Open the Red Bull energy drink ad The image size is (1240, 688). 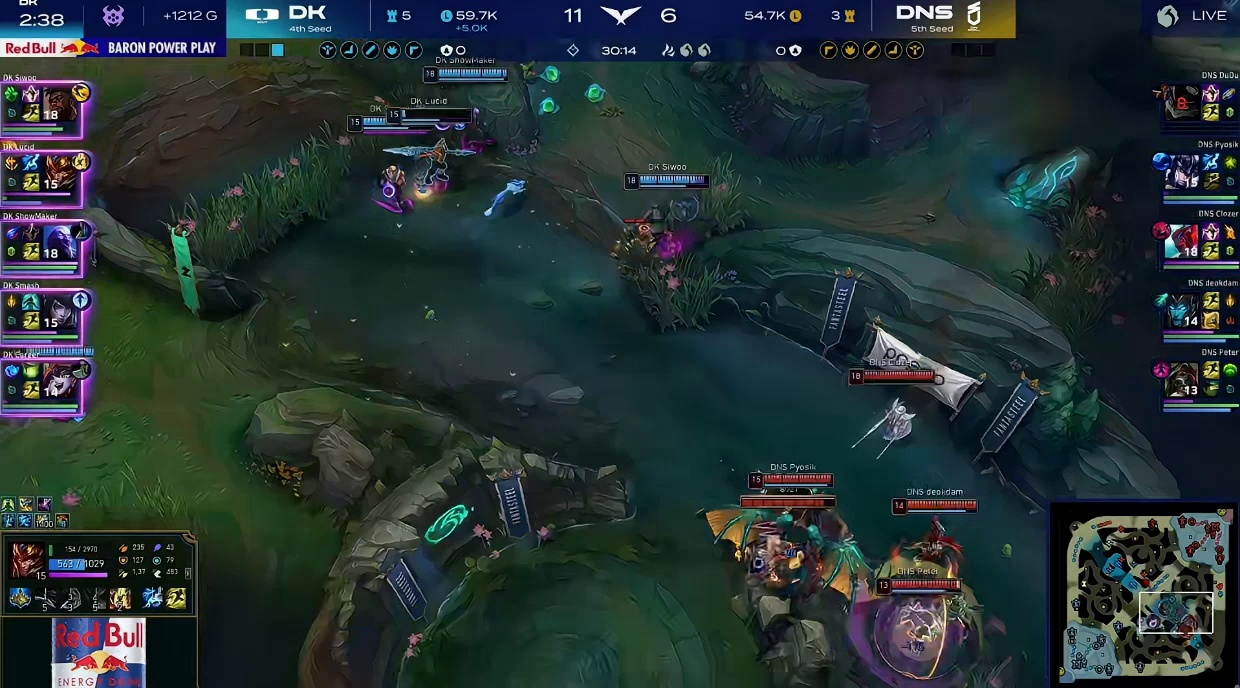click(98, 652)
